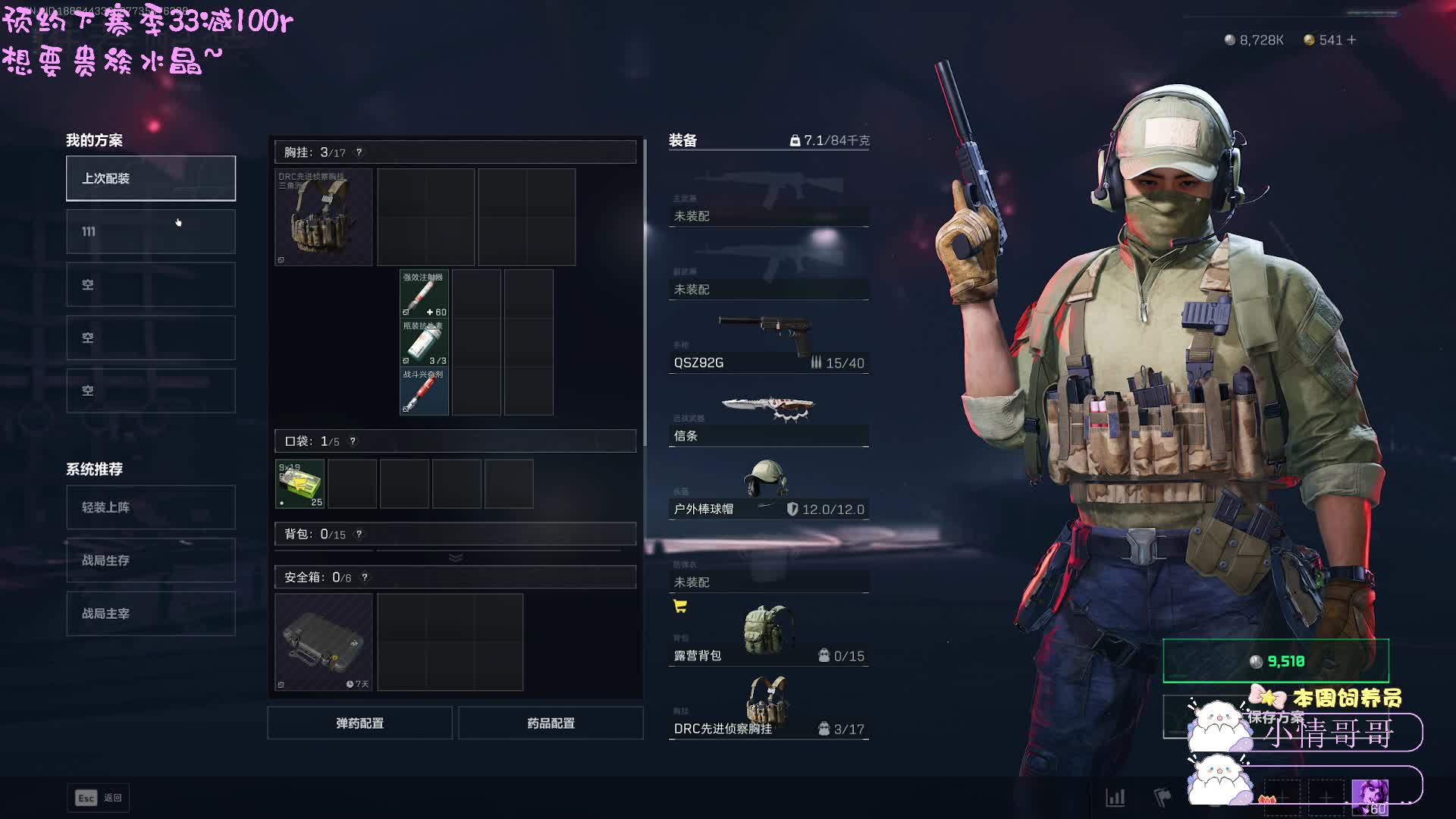
Task: Select the 上次配装 loadout preset
Action: coord(150,178)
